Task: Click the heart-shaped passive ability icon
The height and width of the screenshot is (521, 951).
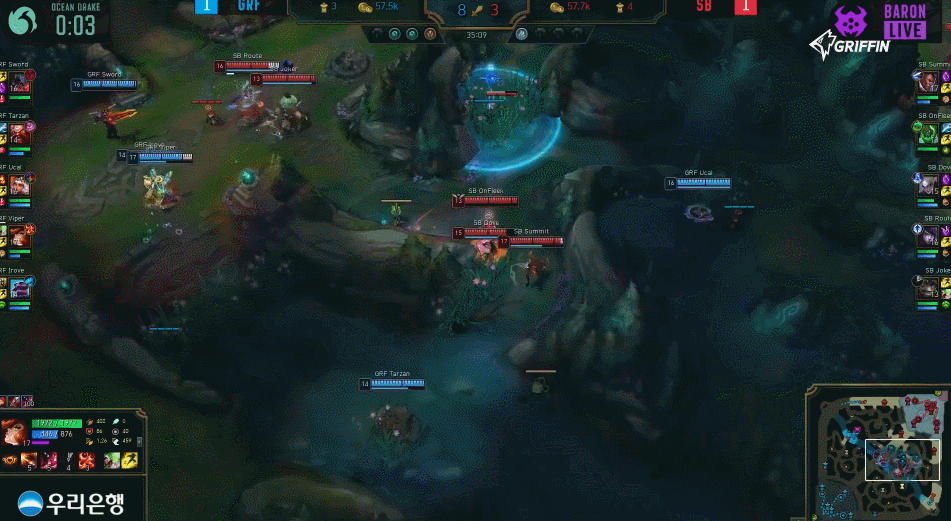Action: [x=8, y=460]
